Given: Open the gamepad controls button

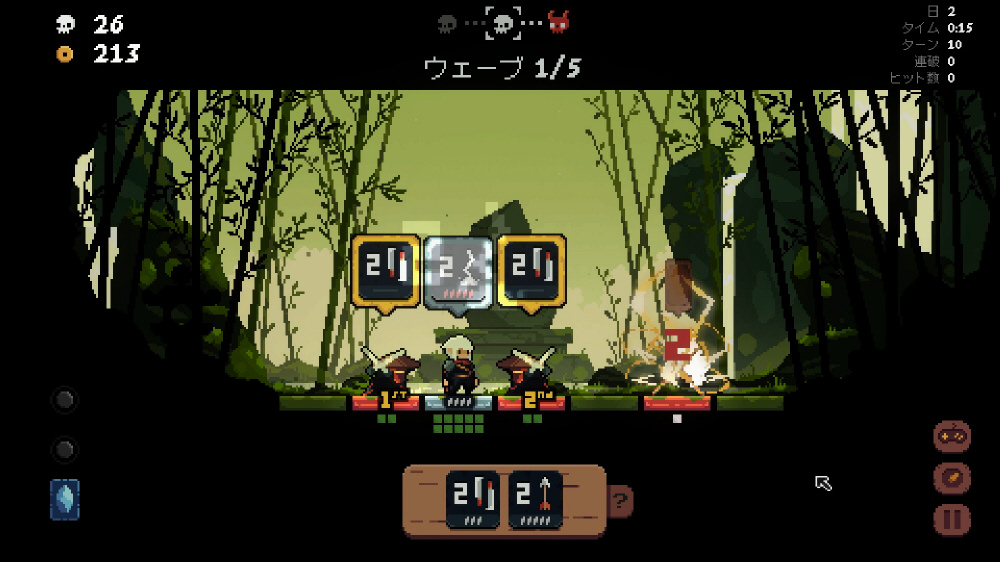Looking at the screenshot, I should 951,436.
